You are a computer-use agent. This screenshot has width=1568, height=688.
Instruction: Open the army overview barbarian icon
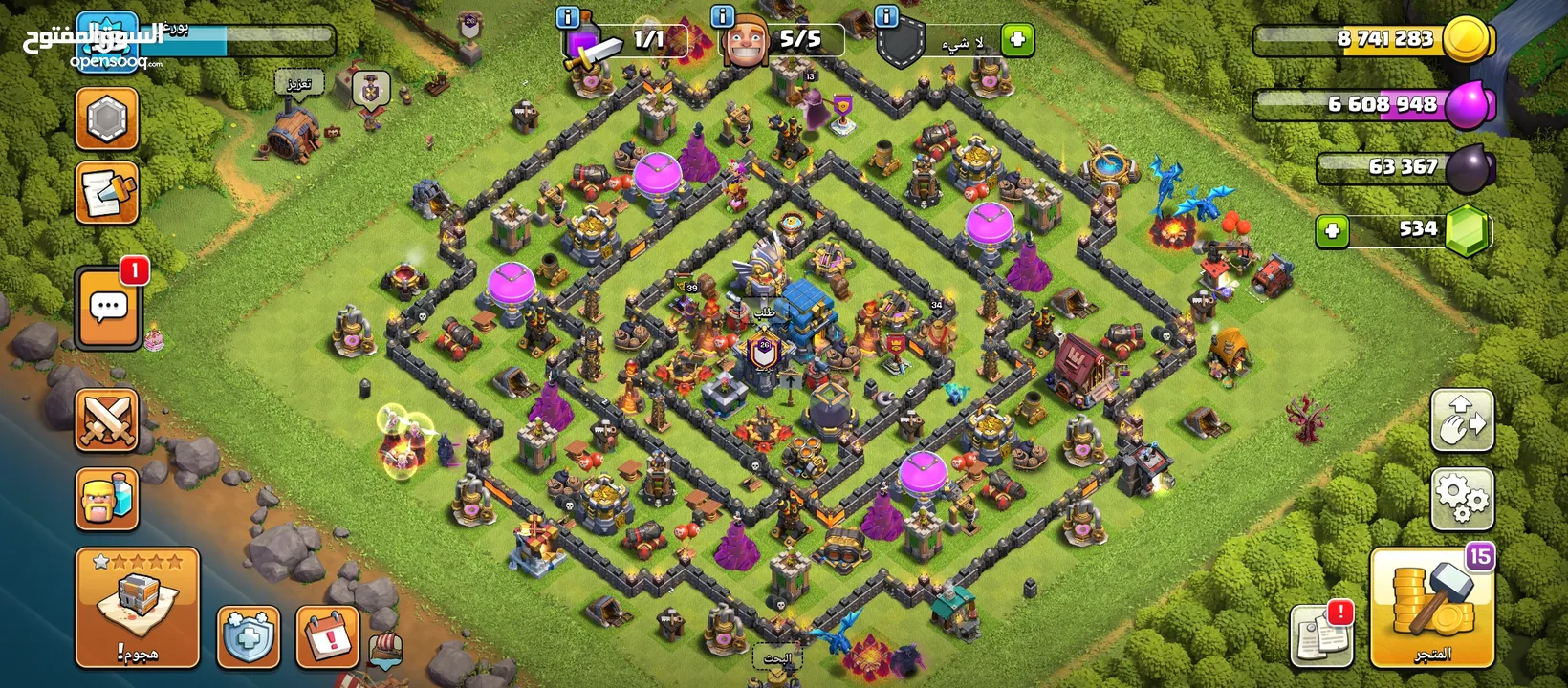(107, 500)
